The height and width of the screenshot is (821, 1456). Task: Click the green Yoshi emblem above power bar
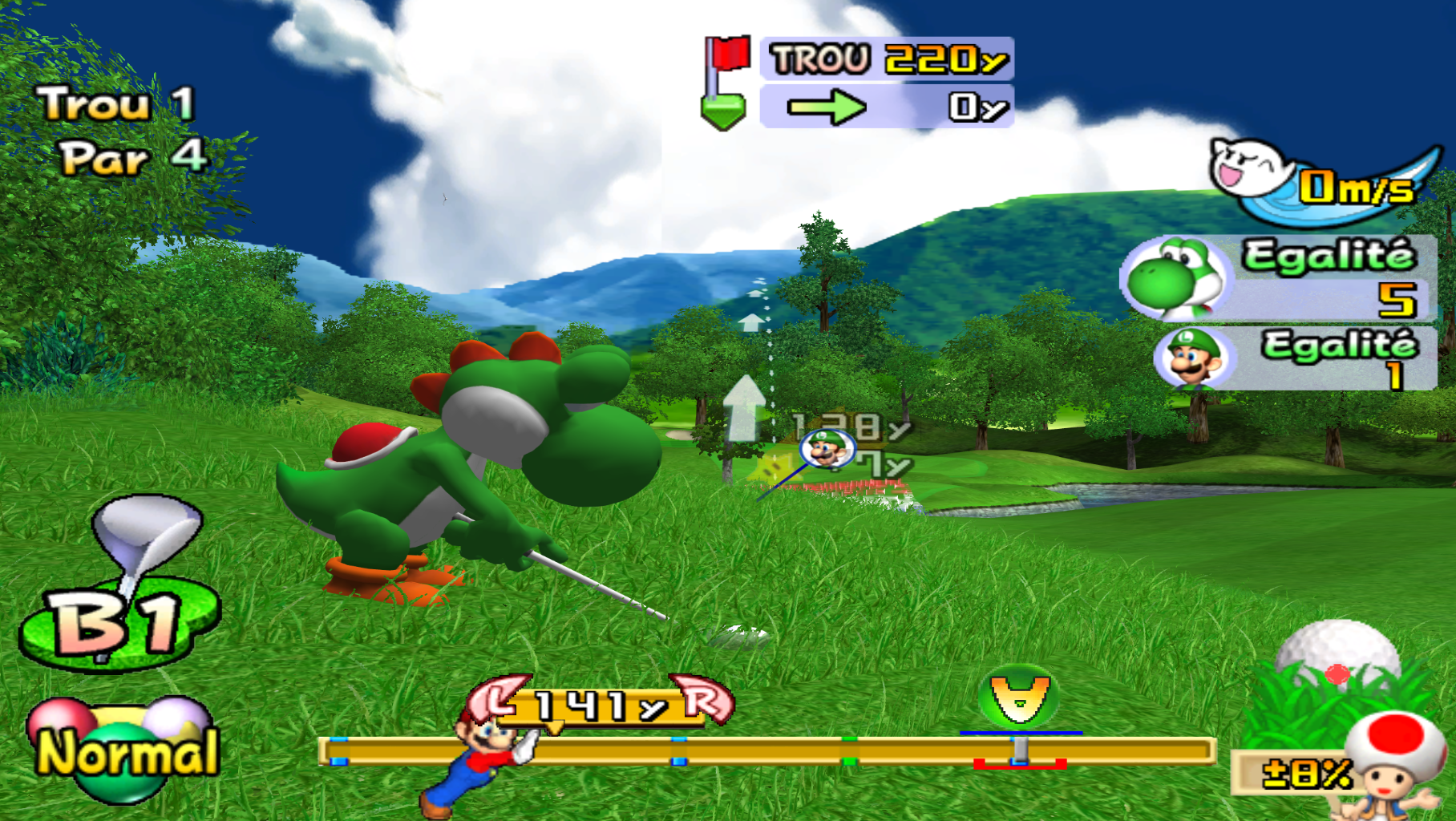1018,698
